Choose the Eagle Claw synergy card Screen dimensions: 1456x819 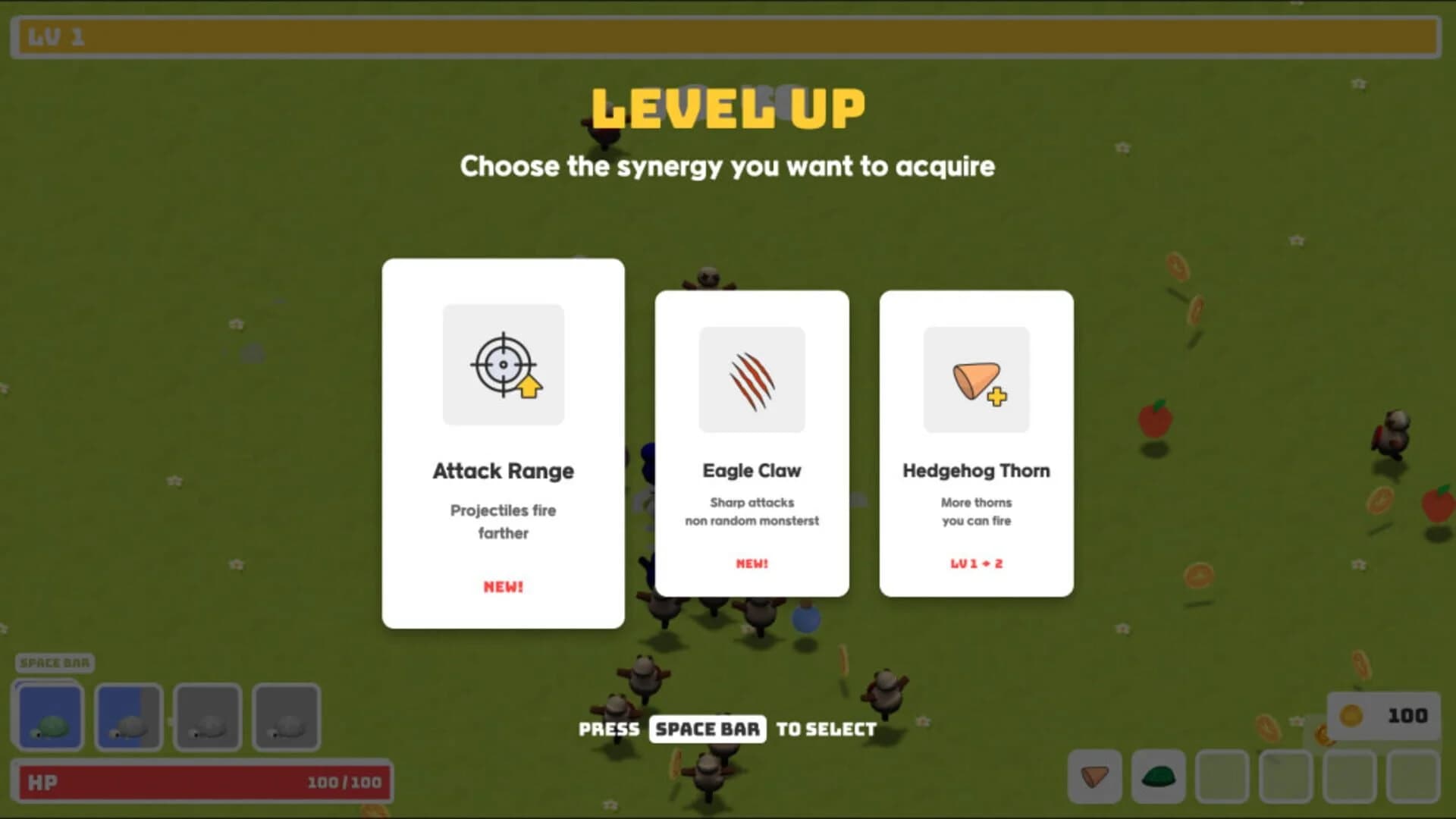point(752,442)
